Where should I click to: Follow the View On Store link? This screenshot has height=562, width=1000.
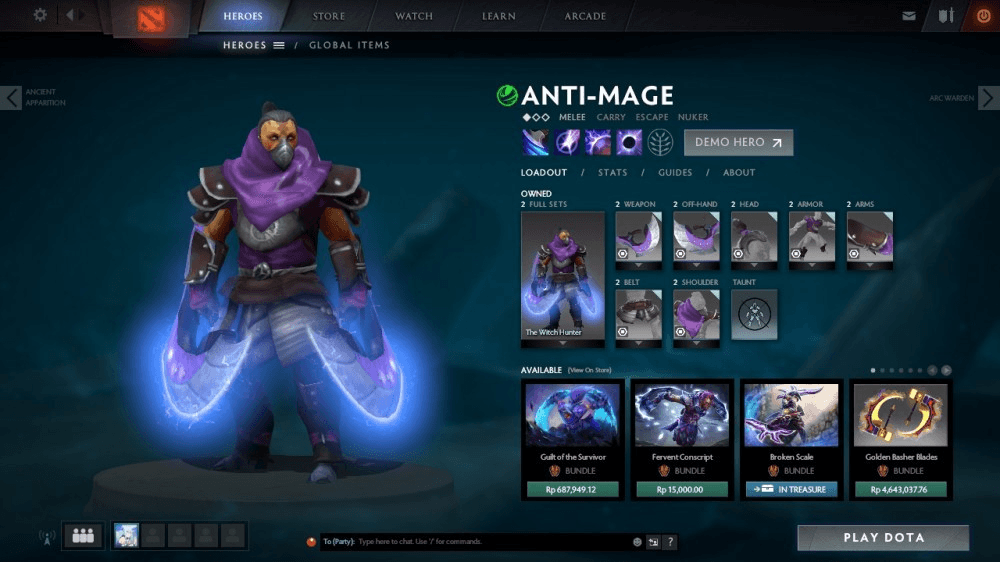pos(589,370)
